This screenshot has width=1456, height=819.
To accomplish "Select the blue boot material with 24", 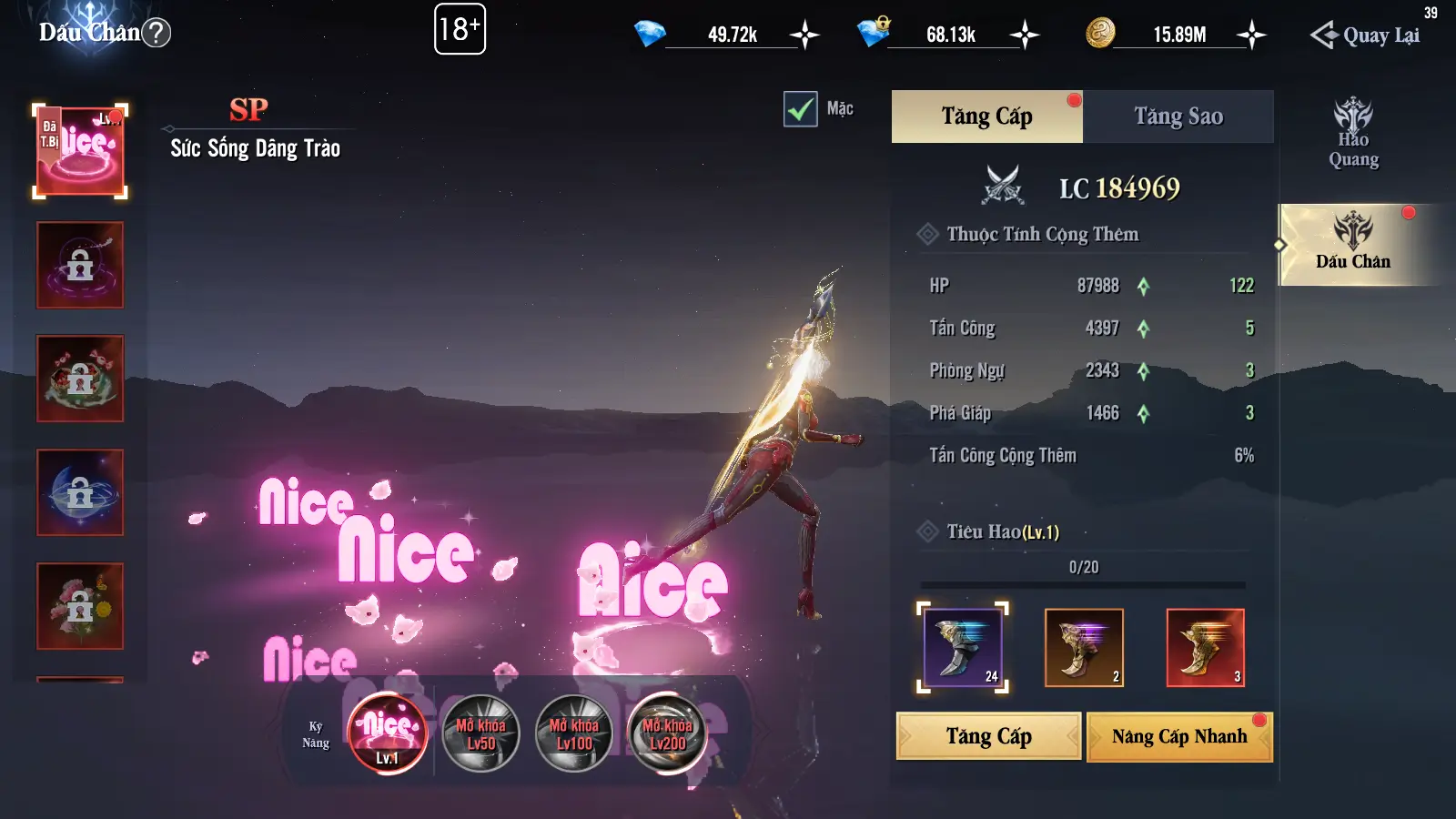I will [x=963, y=647].
